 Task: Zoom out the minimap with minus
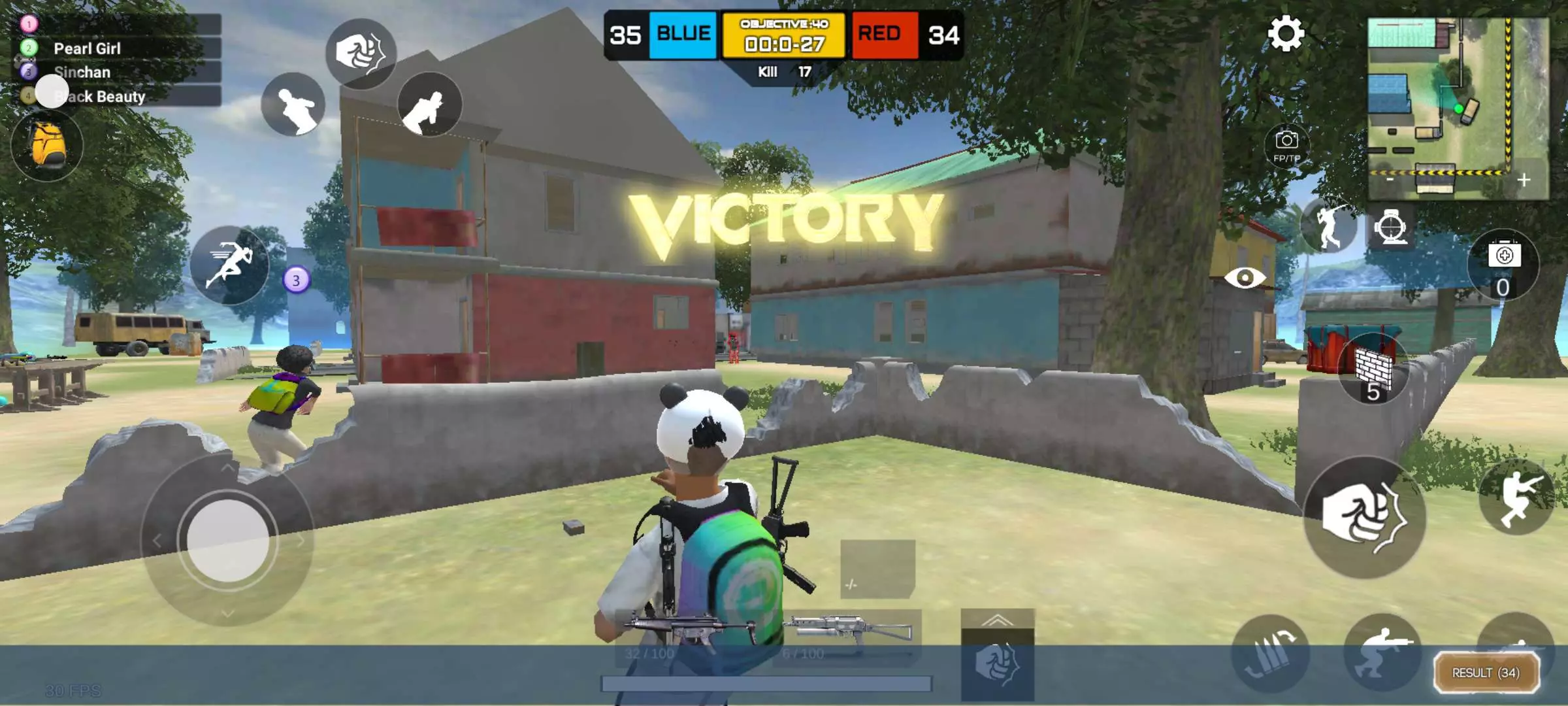(1390, 179)
